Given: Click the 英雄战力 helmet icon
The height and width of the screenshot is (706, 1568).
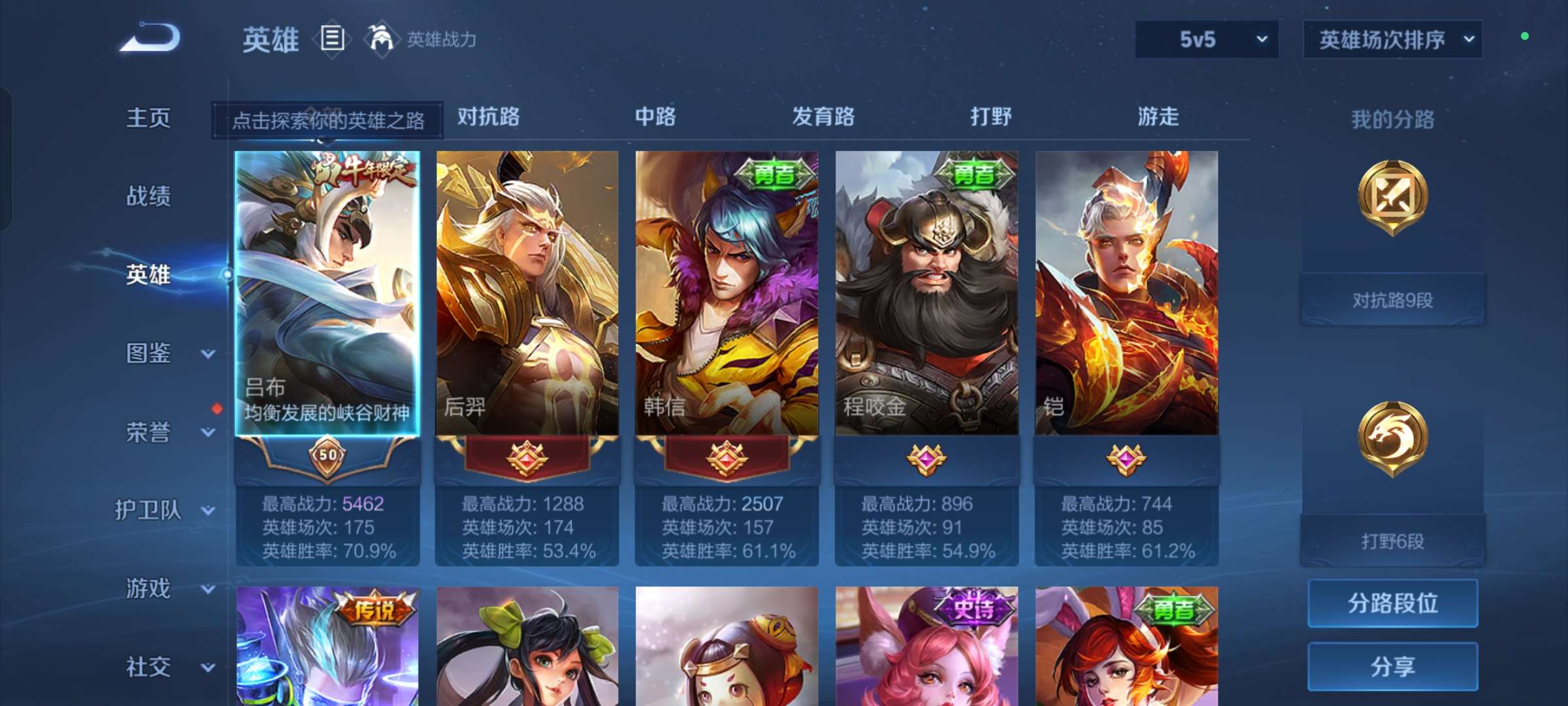Looking at the screenshot, I should (x=381, y=38).
